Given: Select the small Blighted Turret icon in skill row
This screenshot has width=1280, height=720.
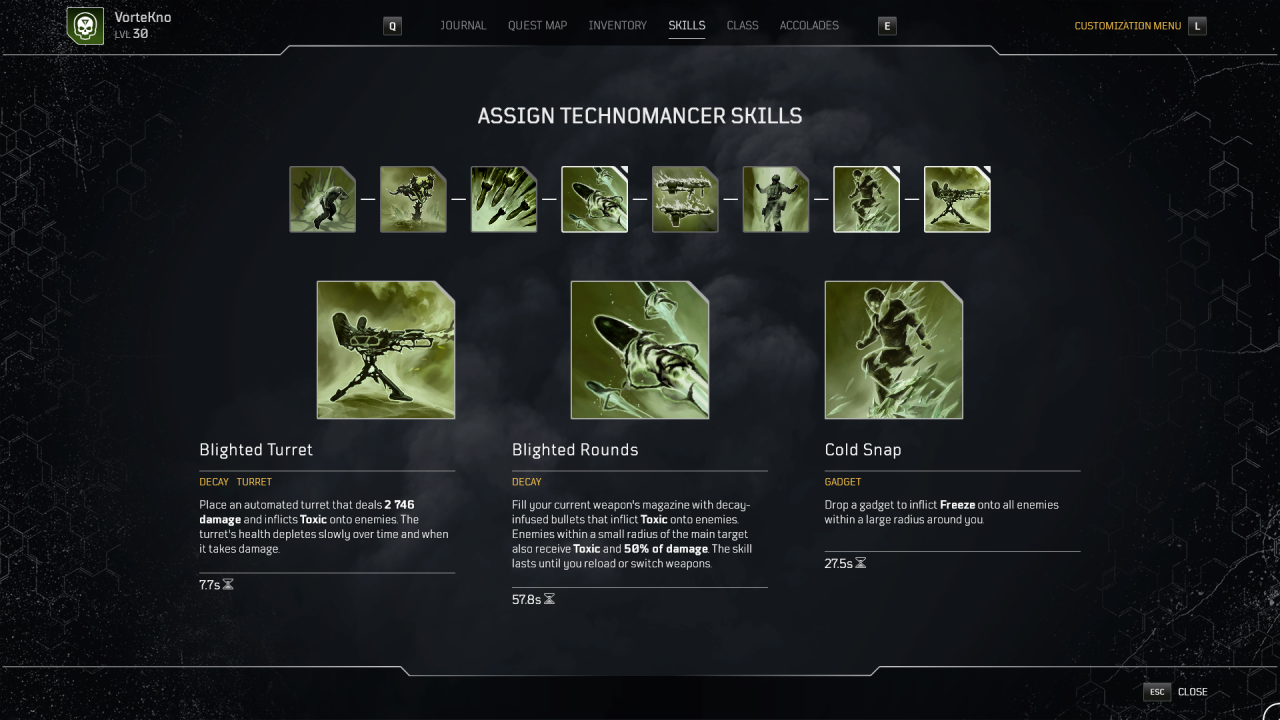Looking at the screenshot, I should coord(957,200).
